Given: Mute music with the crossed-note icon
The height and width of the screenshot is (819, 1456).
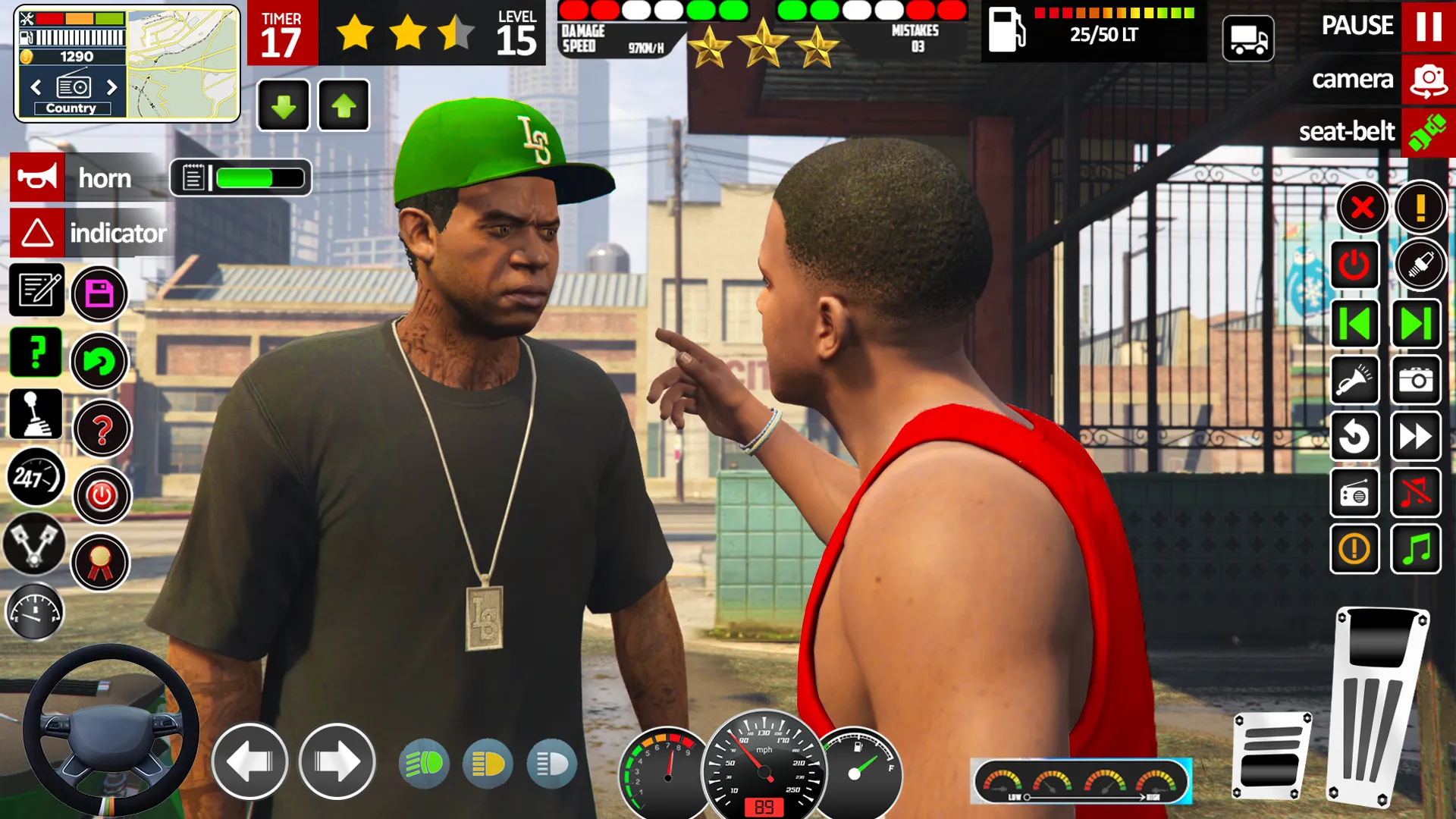Looking at the screenshot, I should pos(1417,493).
